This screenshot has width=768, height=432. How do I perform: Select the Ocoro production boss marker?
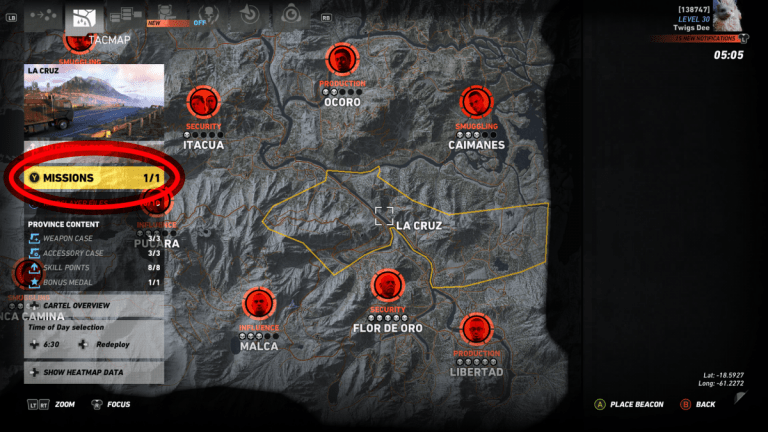(342, 60)
